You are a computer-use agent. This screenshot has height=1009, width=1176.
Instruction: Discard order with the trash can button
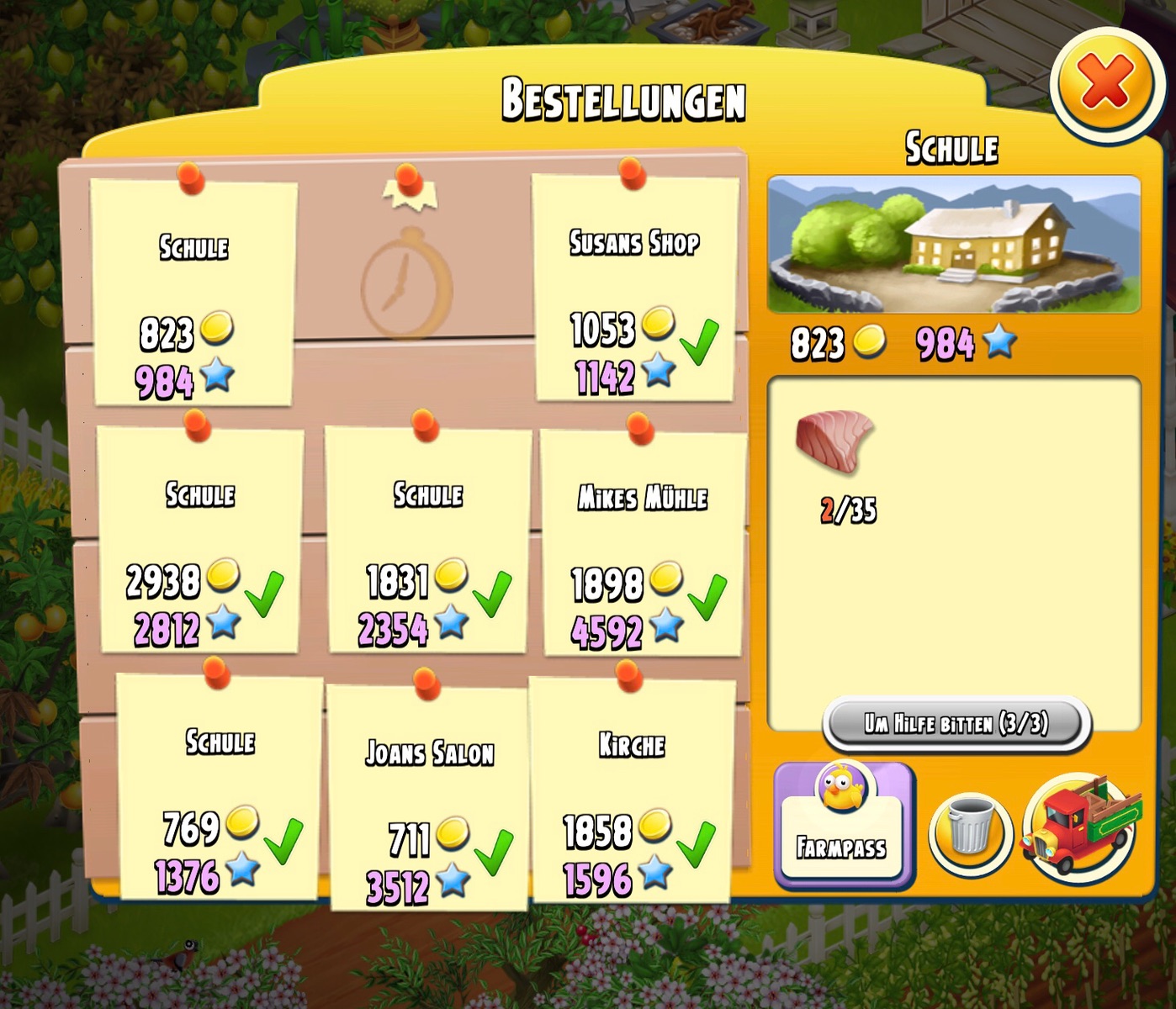(x=970, y=828)
